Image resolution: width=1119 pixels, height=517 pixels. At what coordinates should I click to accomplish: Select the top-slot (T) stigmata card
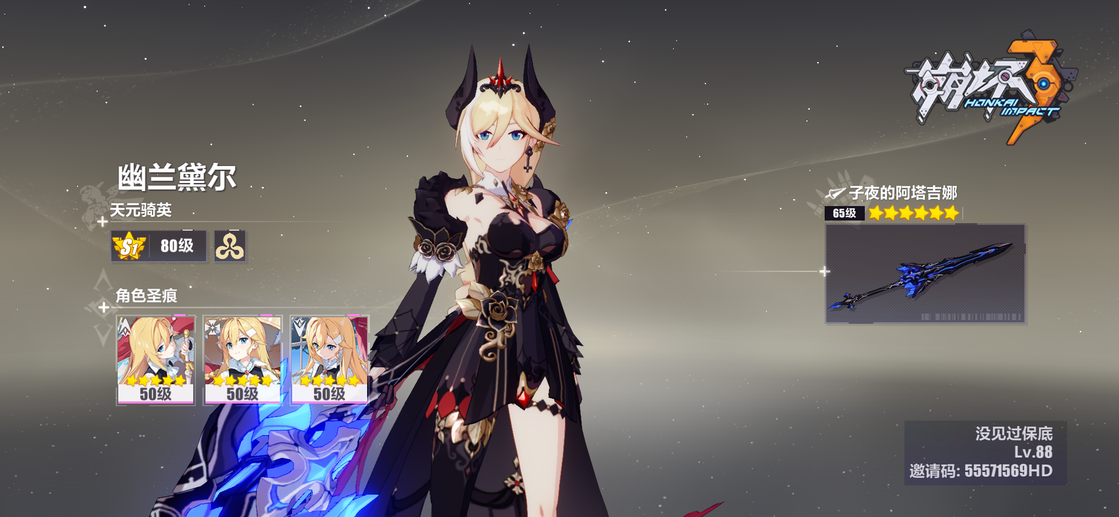tap(155, 360)
